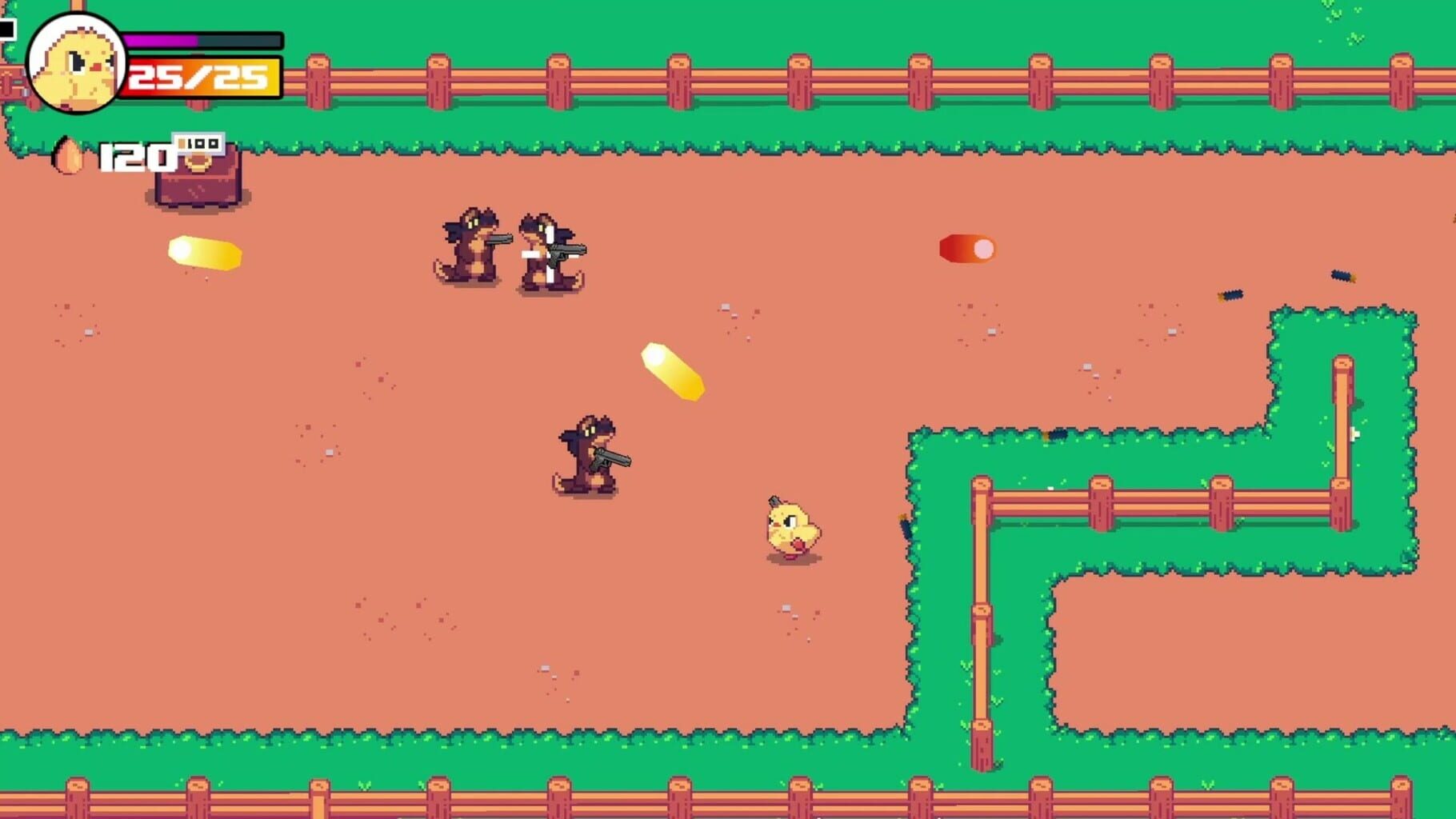Click the chick character portrait
Viewport: 1456px width, 819px height.
pos(76,60)
